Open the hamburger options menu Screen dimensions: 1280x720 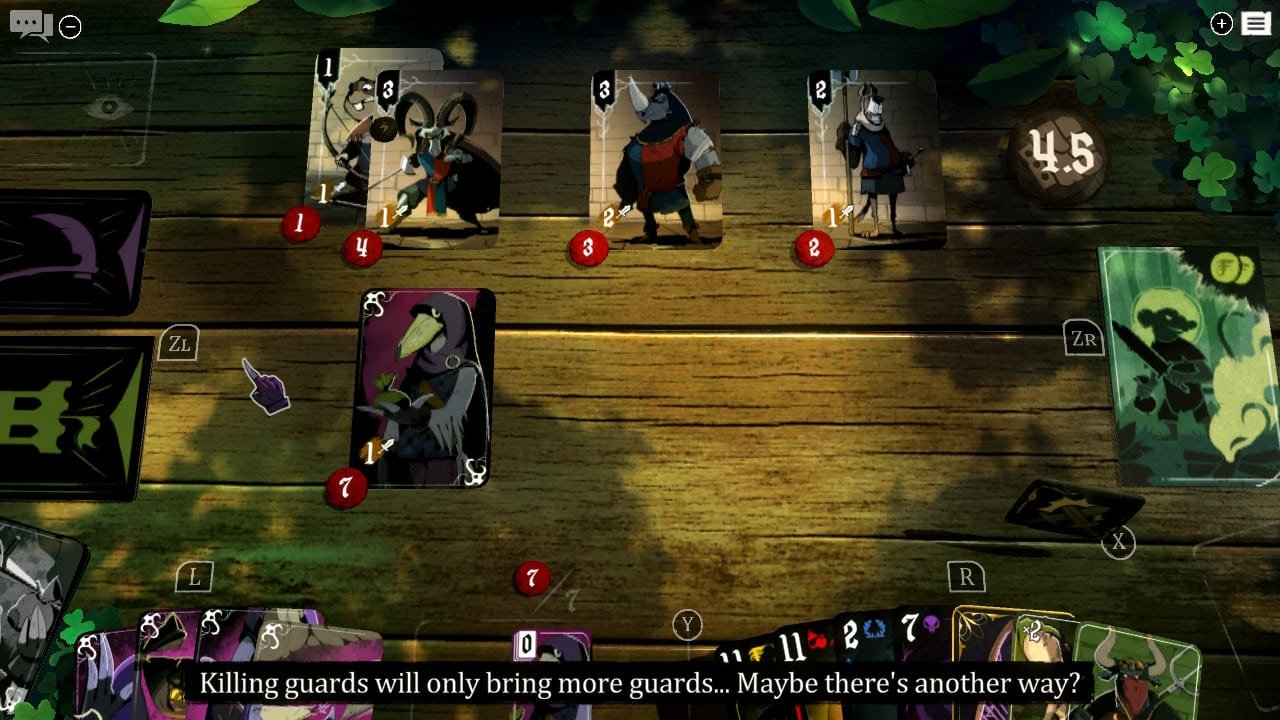click(x=1256, y=22)
